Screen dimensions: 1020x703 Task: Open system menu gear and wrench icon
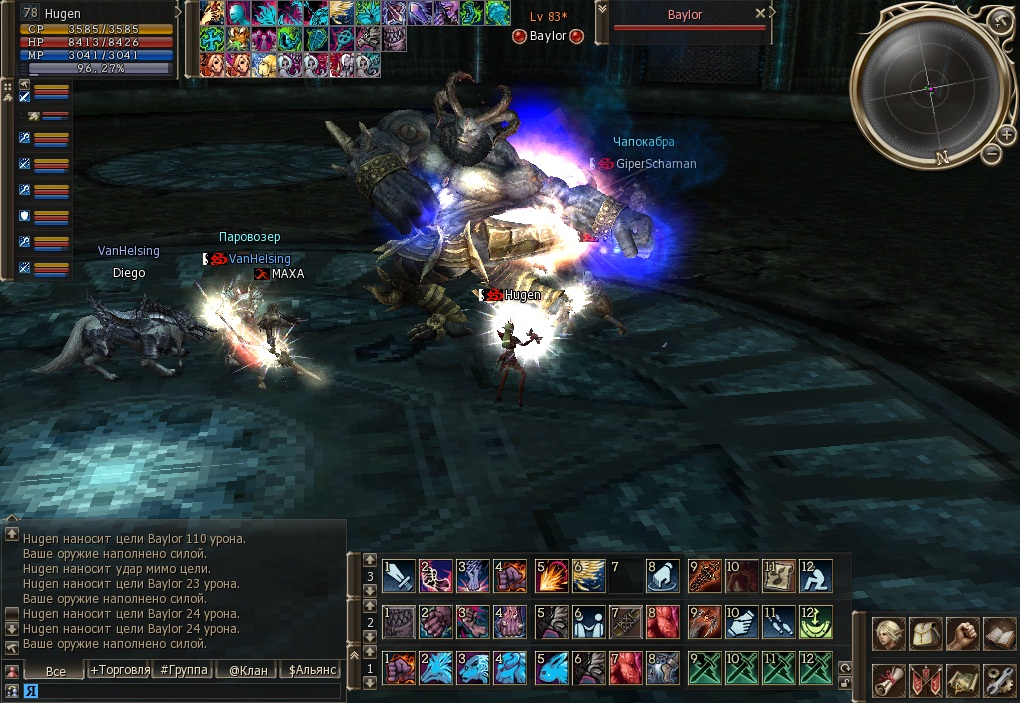pos(998,679)
